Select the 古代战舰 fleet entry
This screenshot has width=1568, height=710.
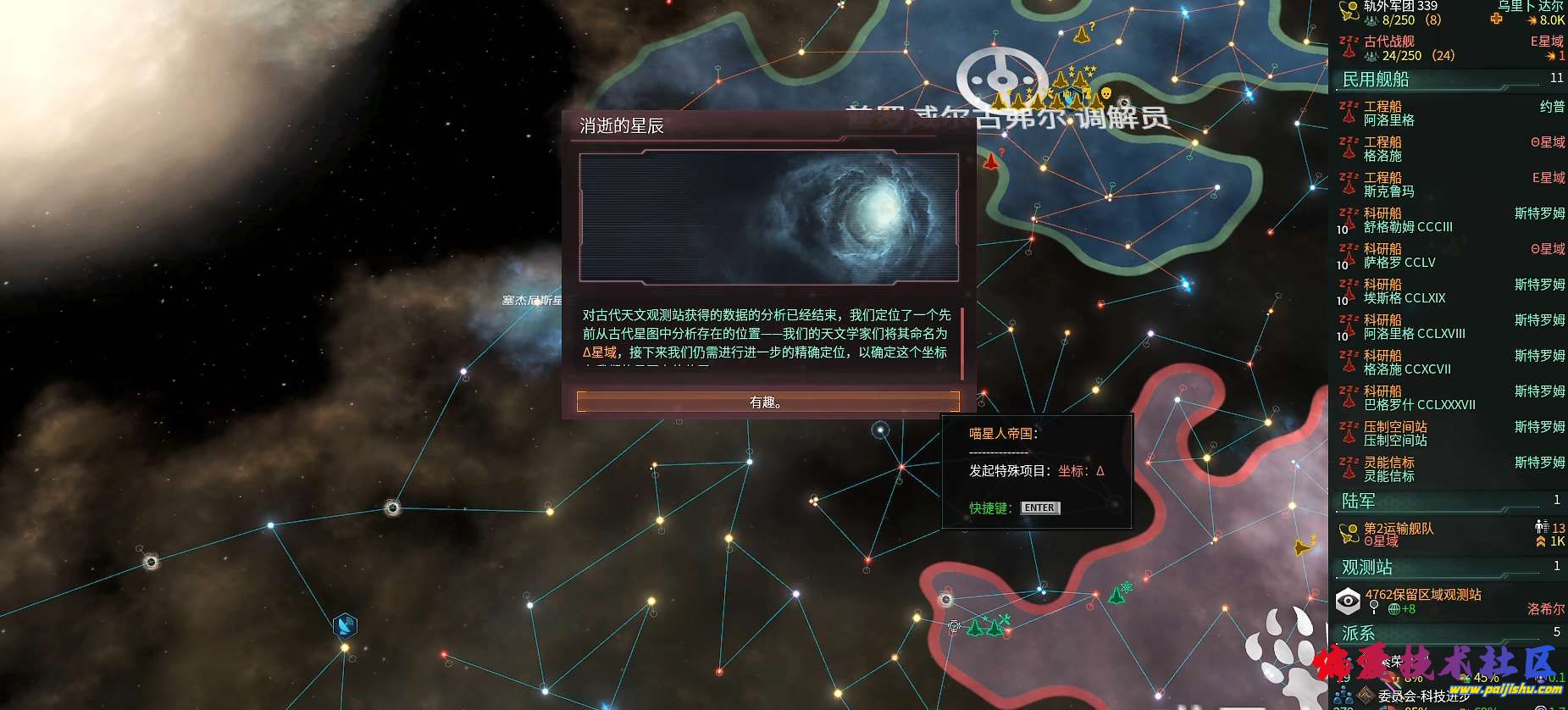1449,48
